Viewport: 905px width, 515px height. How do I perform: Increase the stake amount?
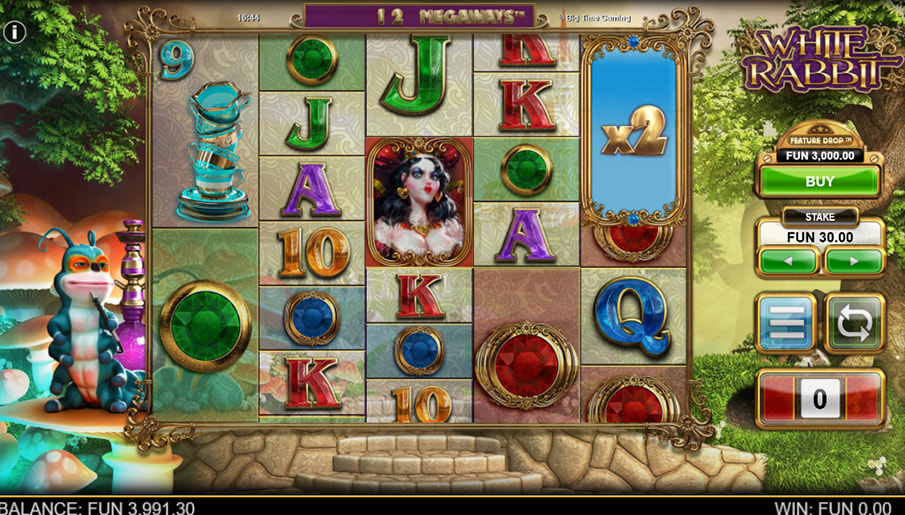pos(853,261)
